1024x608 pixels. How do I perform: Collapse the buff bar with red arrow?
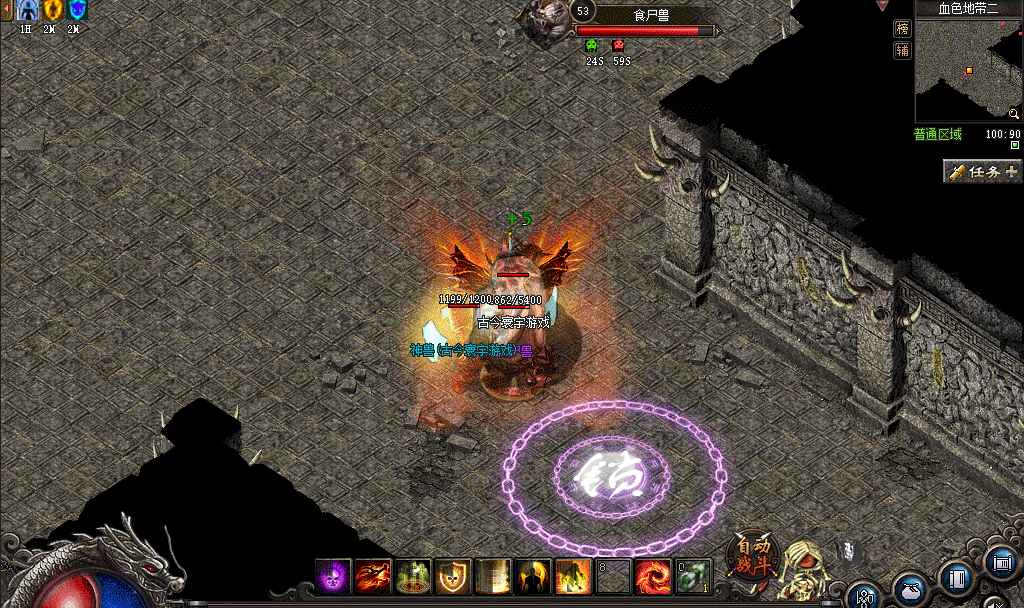5,10
